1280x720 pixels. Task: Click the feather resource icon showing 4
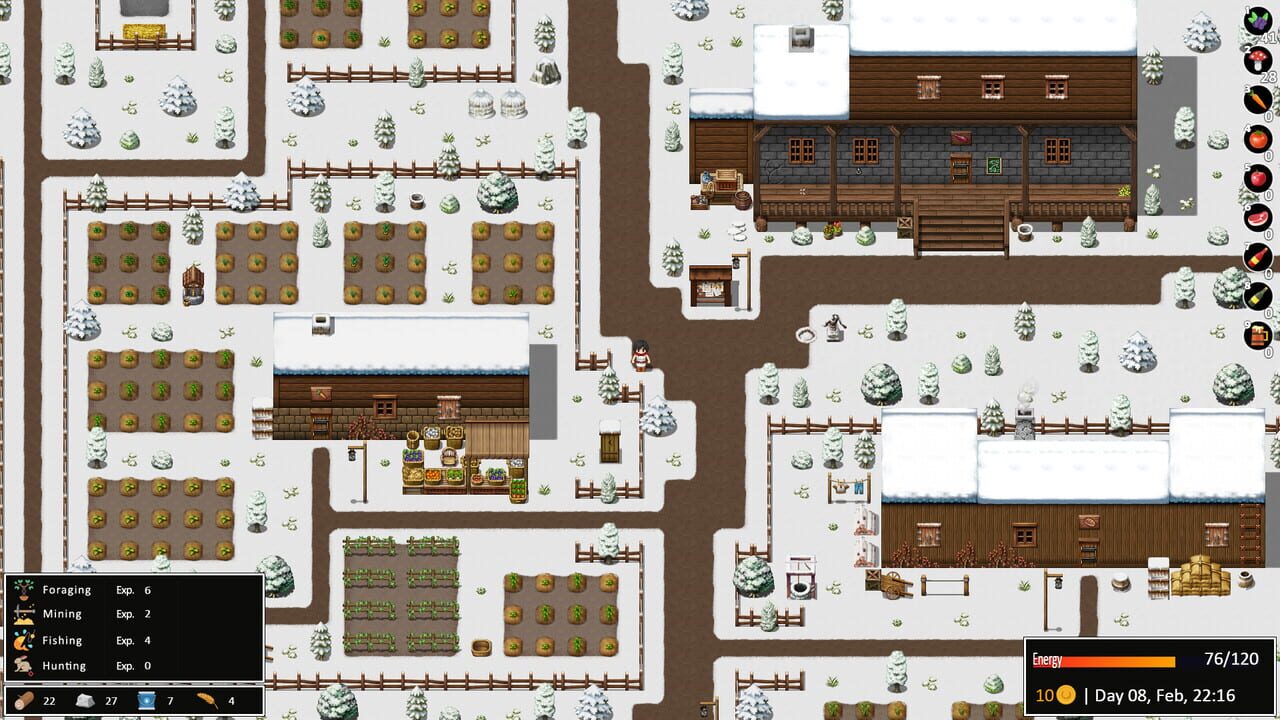(208, 700)
